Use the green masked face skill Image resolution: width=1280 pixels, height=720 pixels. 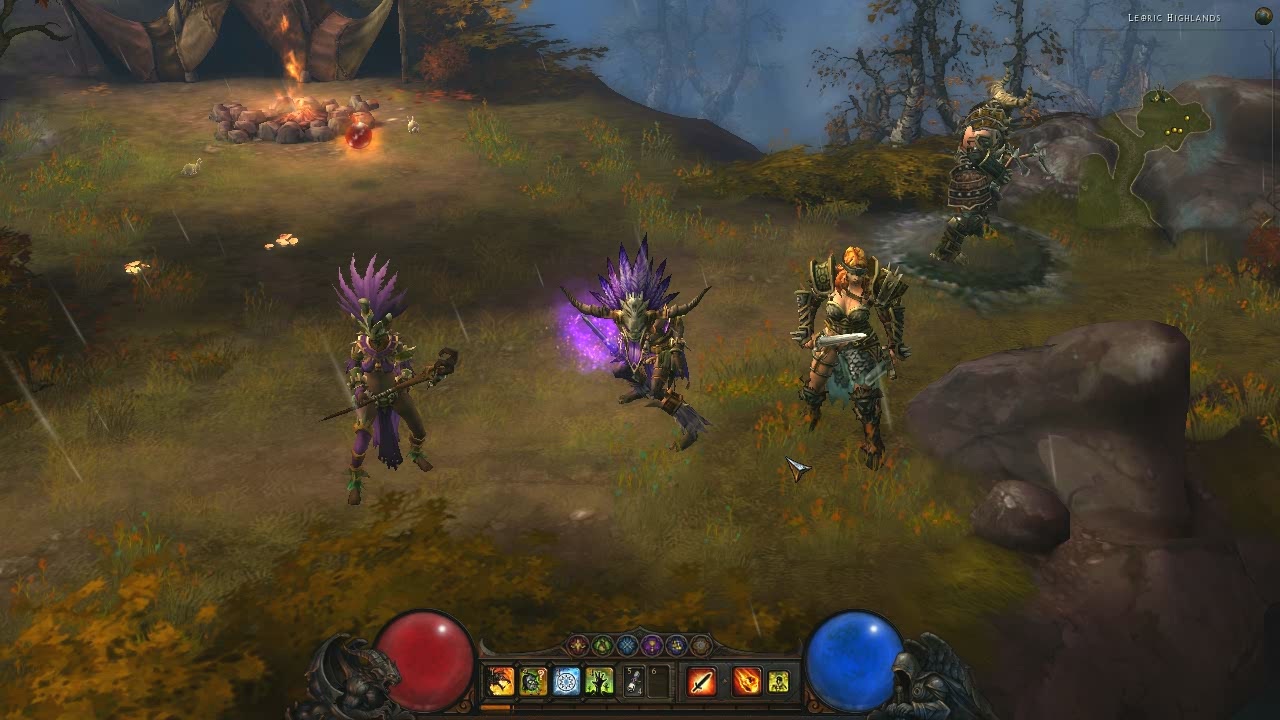coord(533,682)
